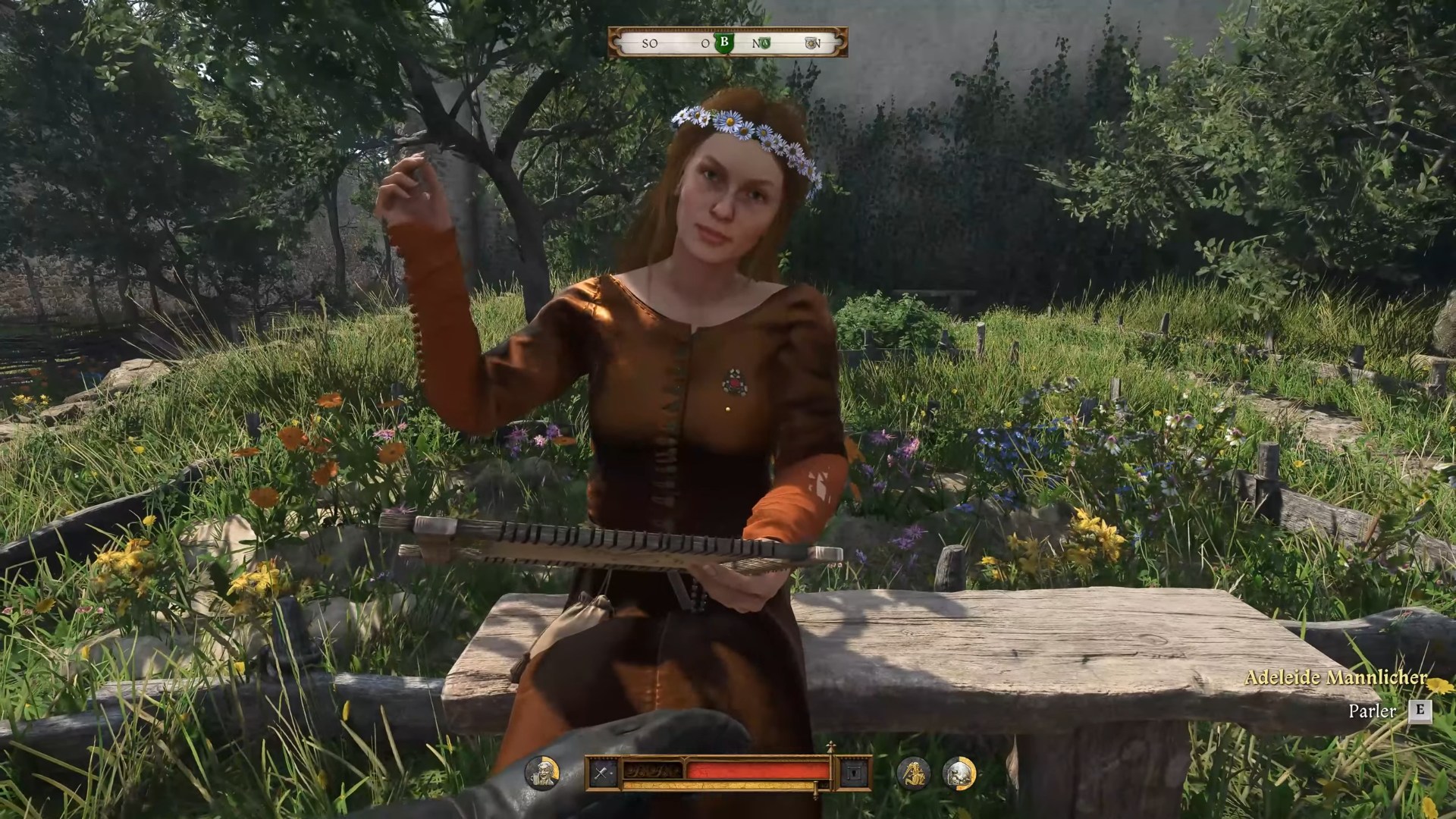The height and width of the screenshot is (819, 1456).
Task: Select the green B quest marker on the compass
Action: 725,42
